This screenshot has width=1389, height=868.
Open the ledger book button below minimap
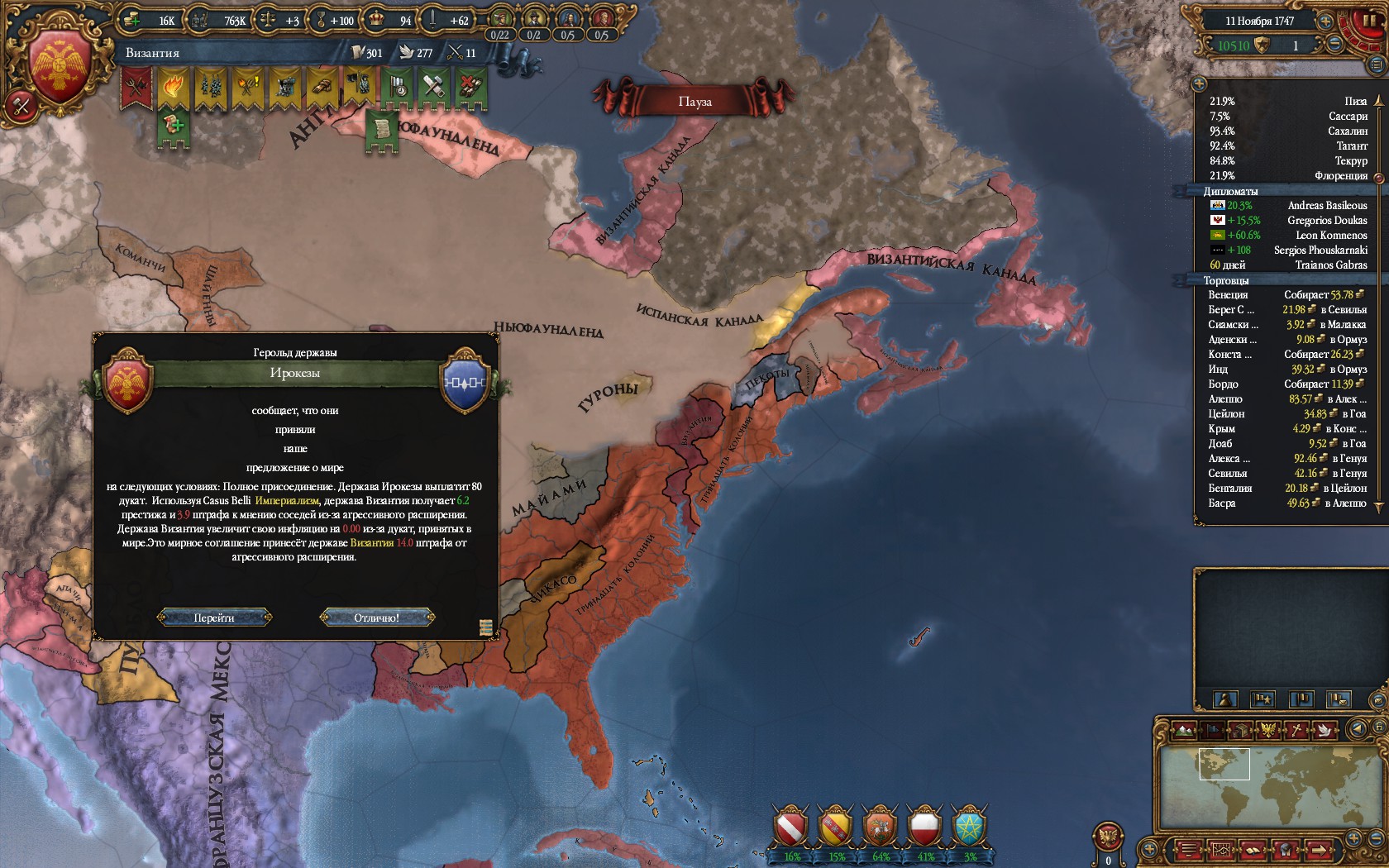coord(1252,850)
